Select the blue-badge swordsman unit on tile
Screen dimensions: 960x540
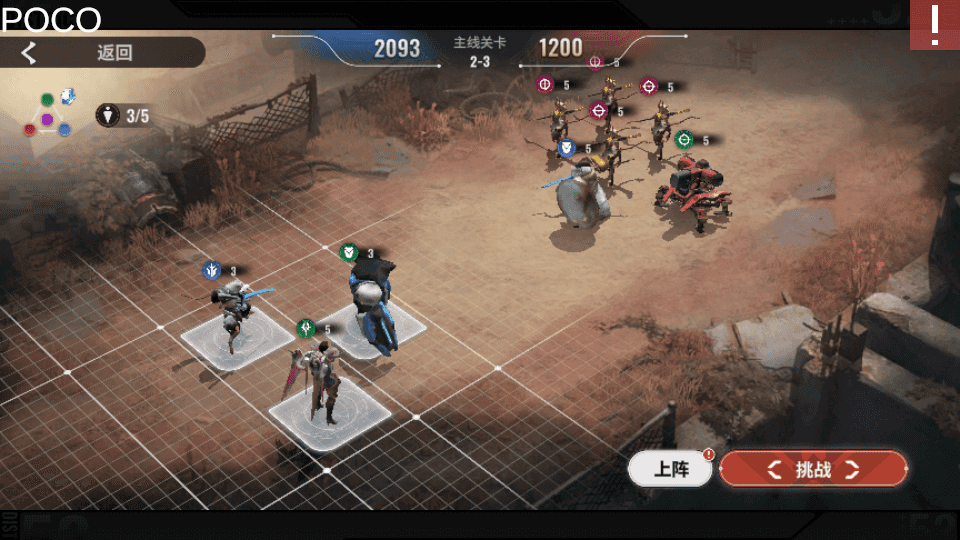pyautogui.click(x=233, y=312)
